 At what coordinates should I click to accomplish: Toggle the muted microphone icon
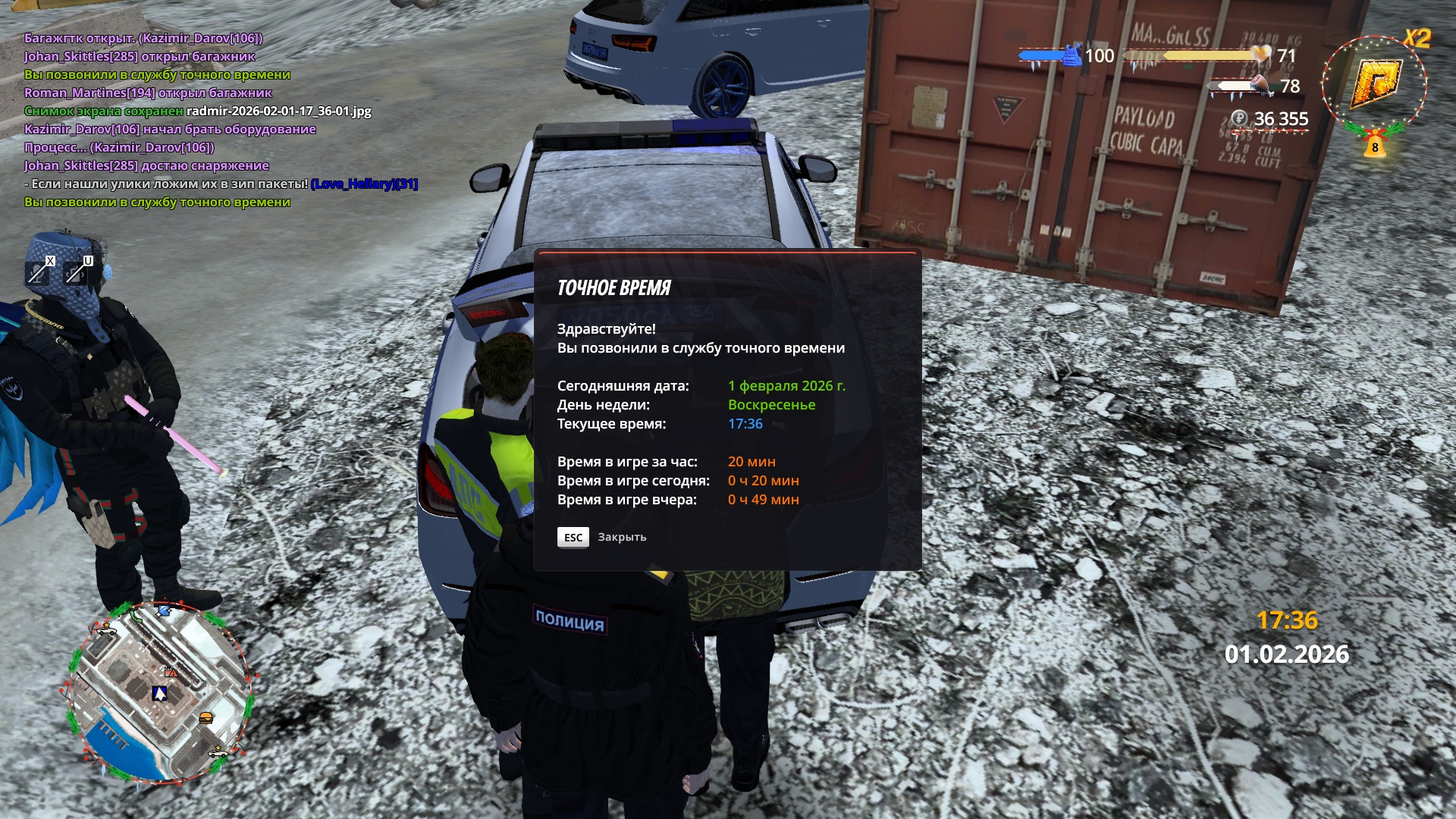(38, 271)
